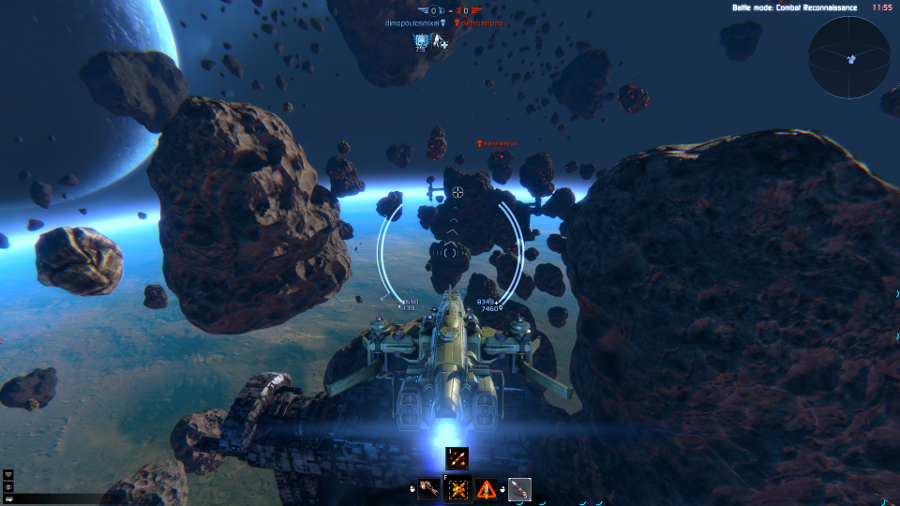Trigger the orange target-lock module marked F
The image size is (900, 506).
[458, 489]
